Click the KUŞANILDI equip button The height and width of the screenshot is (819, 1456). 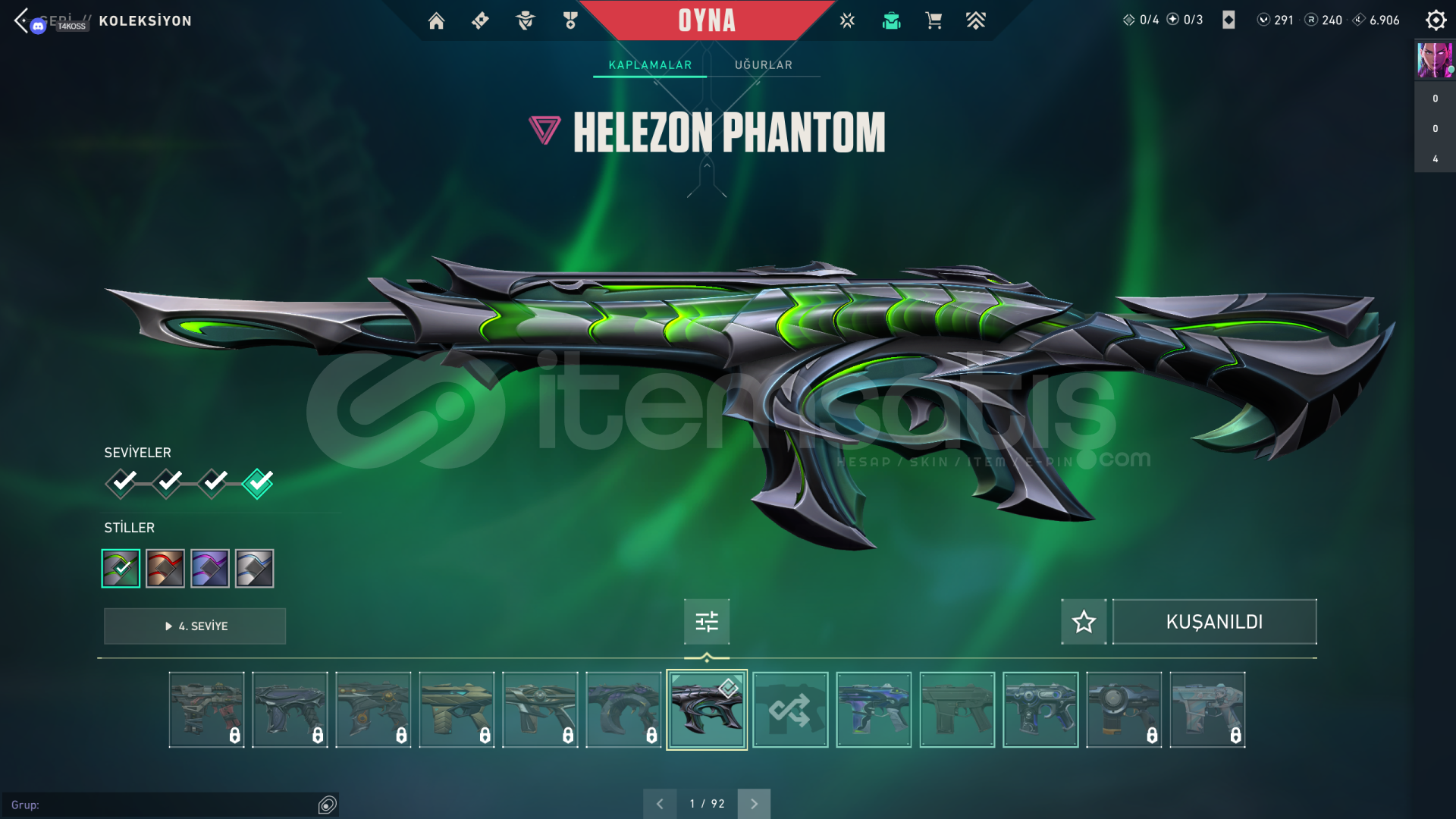(1214, 622)
